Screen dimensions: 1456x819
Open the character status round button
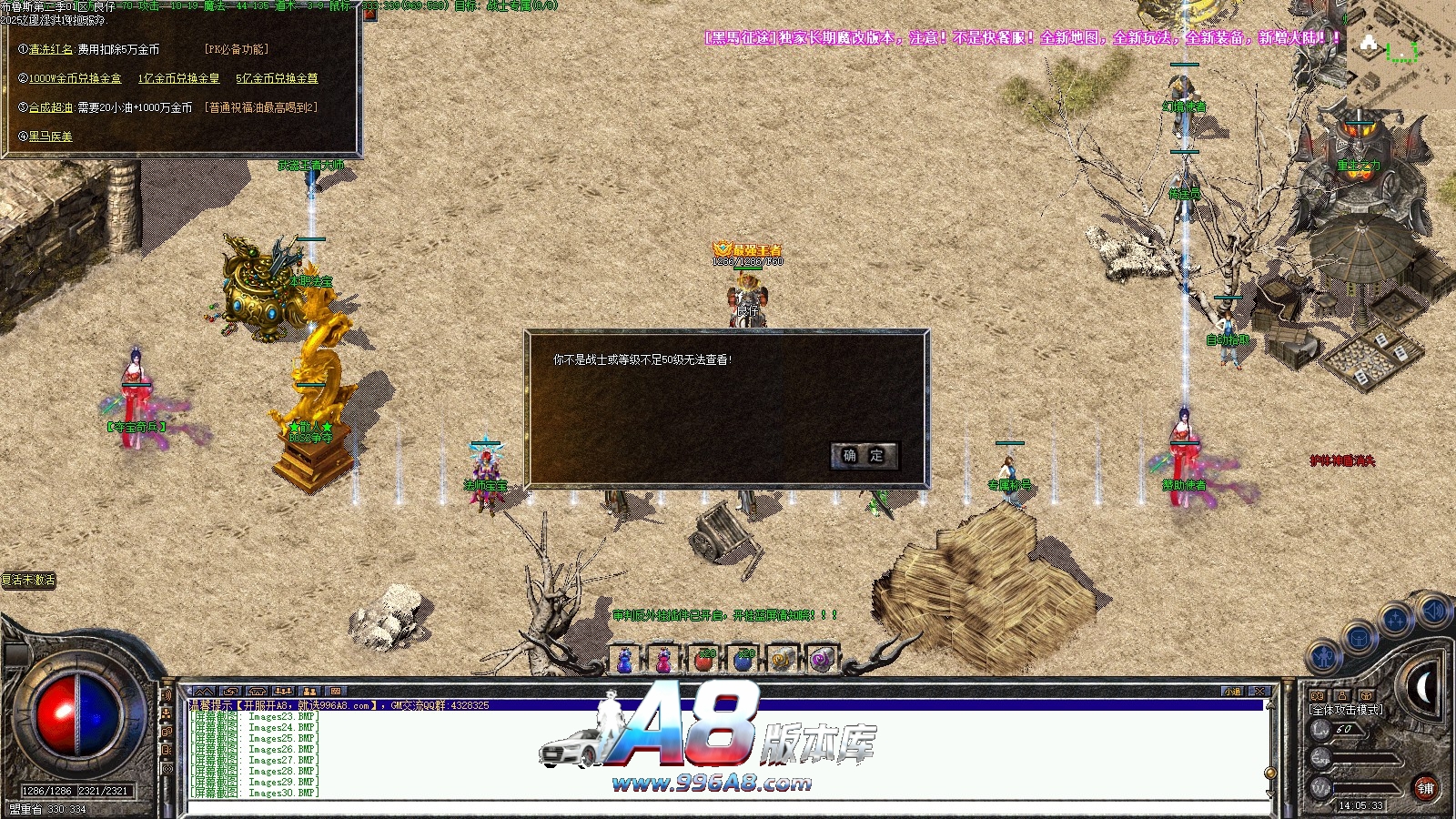[1325, 655]
